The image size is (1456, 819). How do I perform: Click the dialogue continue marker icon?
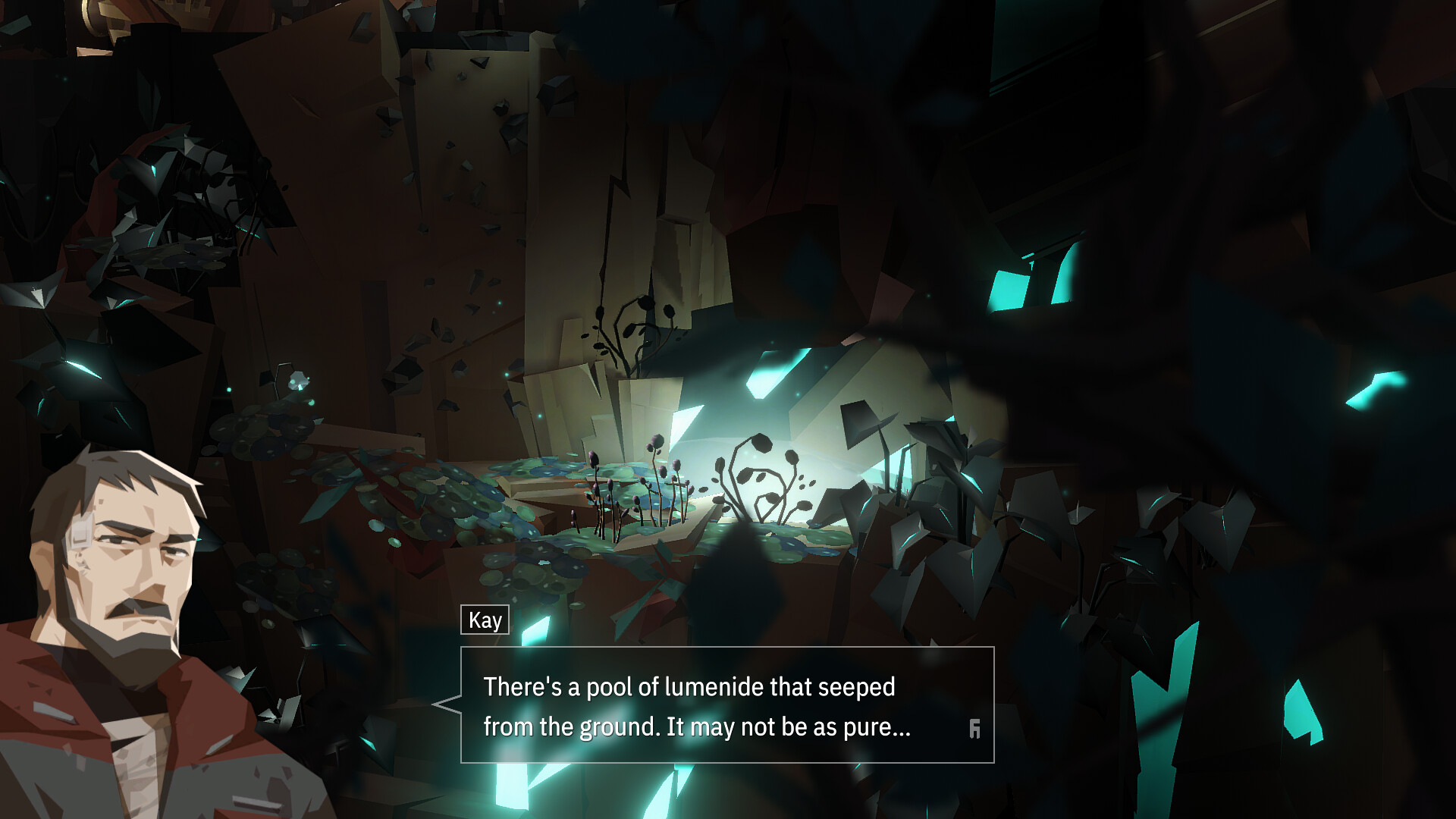(974, 729)
